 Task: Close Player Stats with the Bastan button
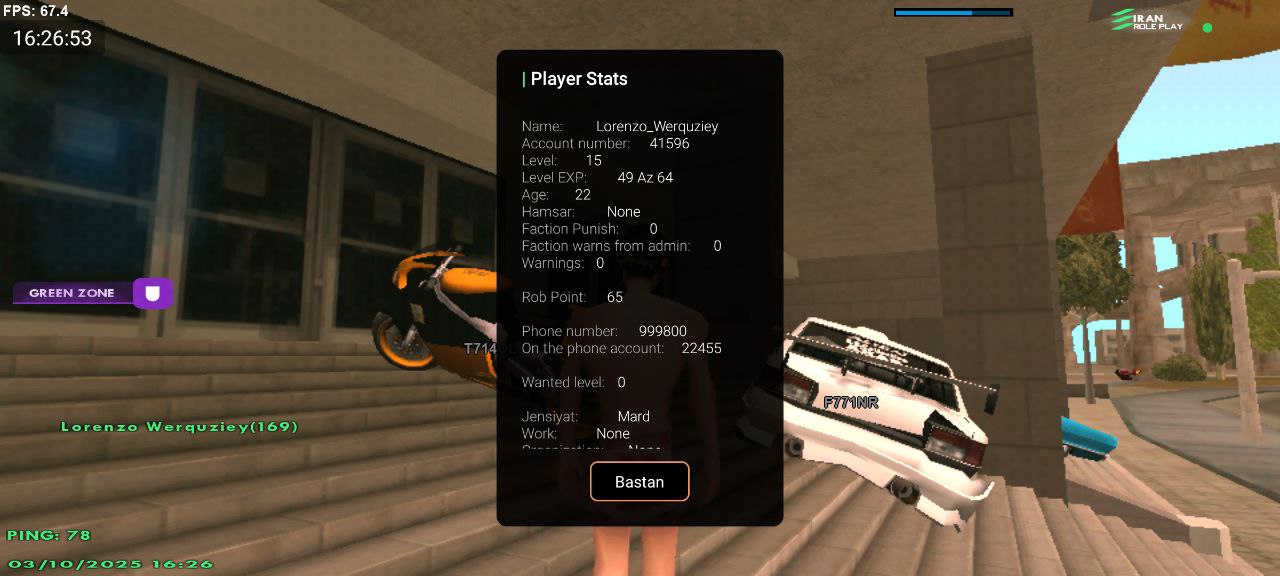pyautogui.click(x=639, y=481)
